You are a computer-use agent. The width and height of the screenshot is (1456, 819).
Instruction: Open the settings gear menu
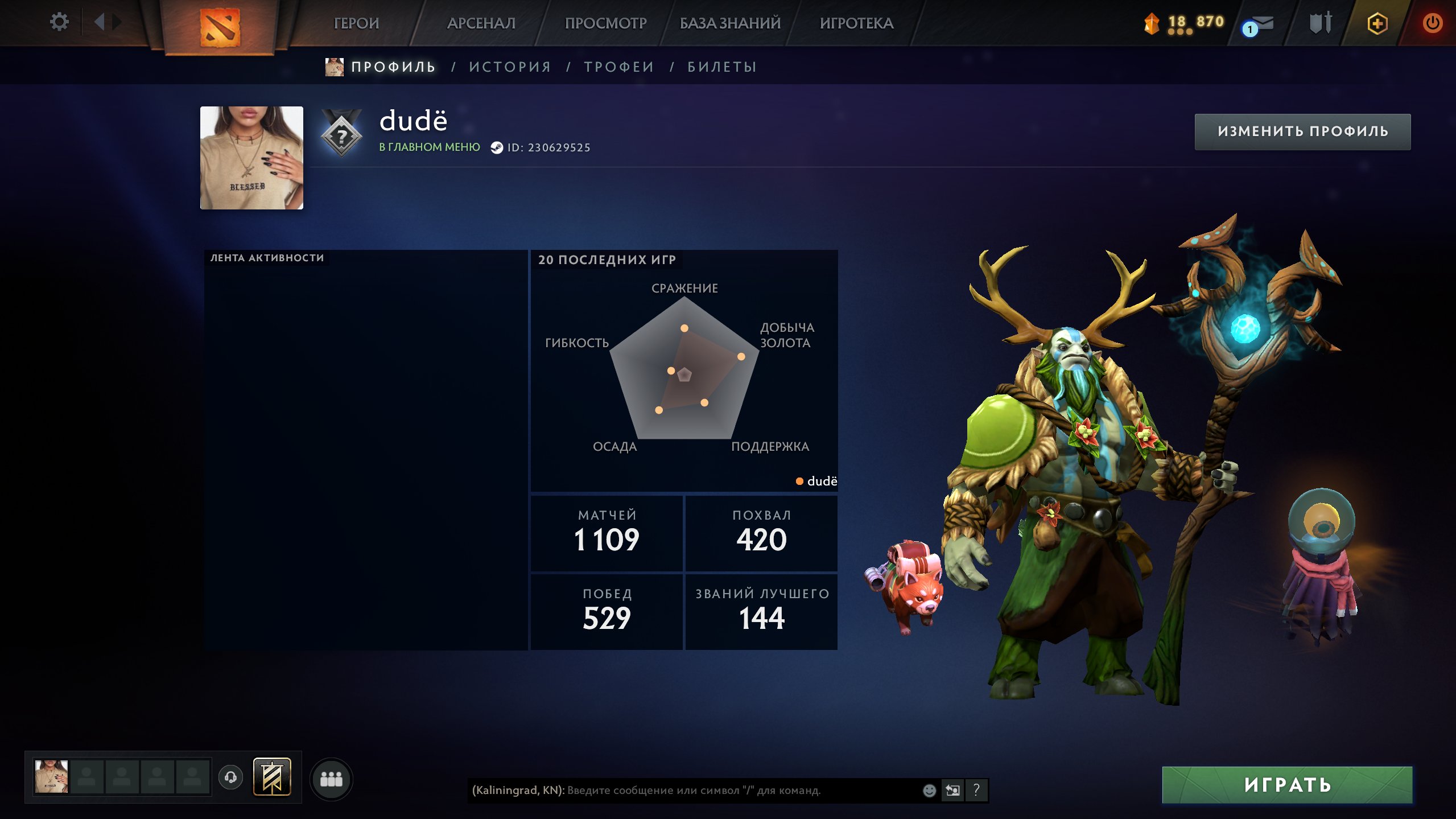coord(59,22)
